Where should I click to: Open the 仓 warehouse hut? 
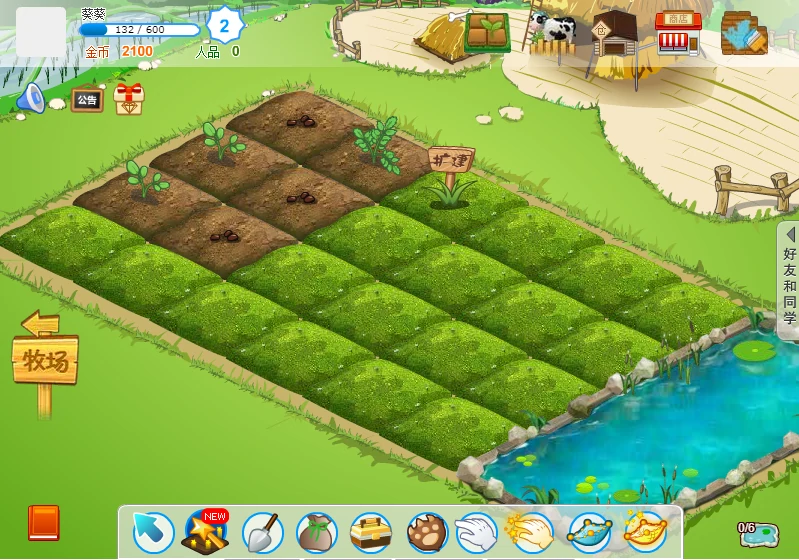[614, 35]
